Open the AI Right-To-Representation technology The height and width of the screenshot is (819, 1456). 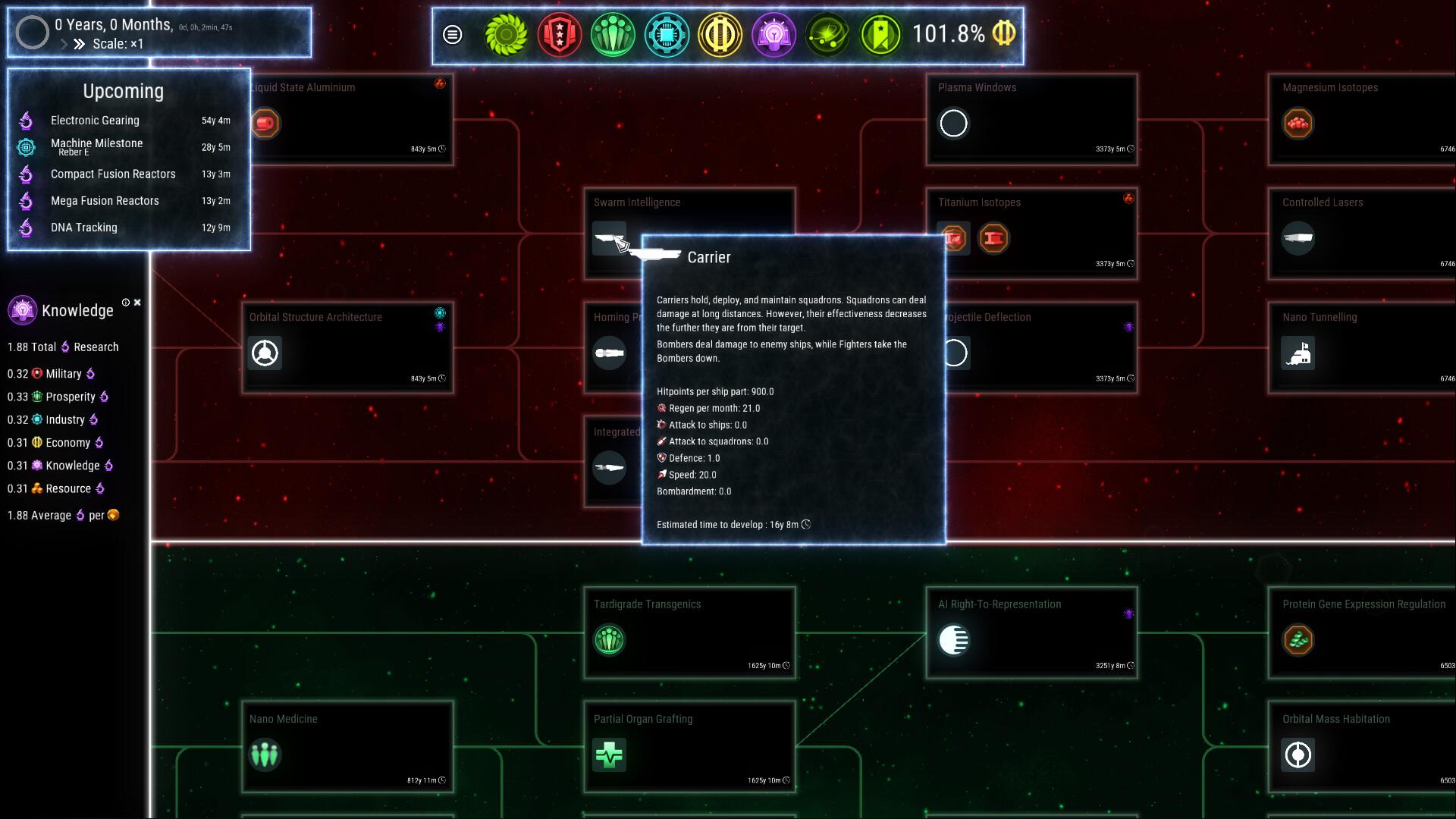pos(1031,632)
